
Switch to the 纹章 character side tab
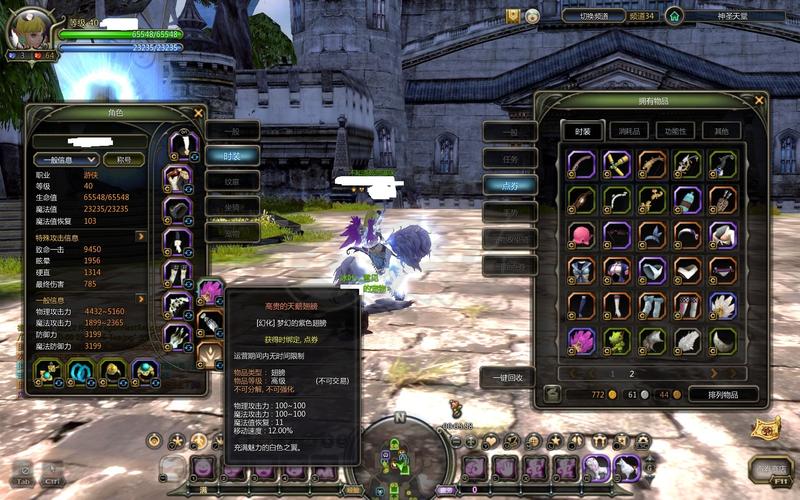(x=232, y=180)
